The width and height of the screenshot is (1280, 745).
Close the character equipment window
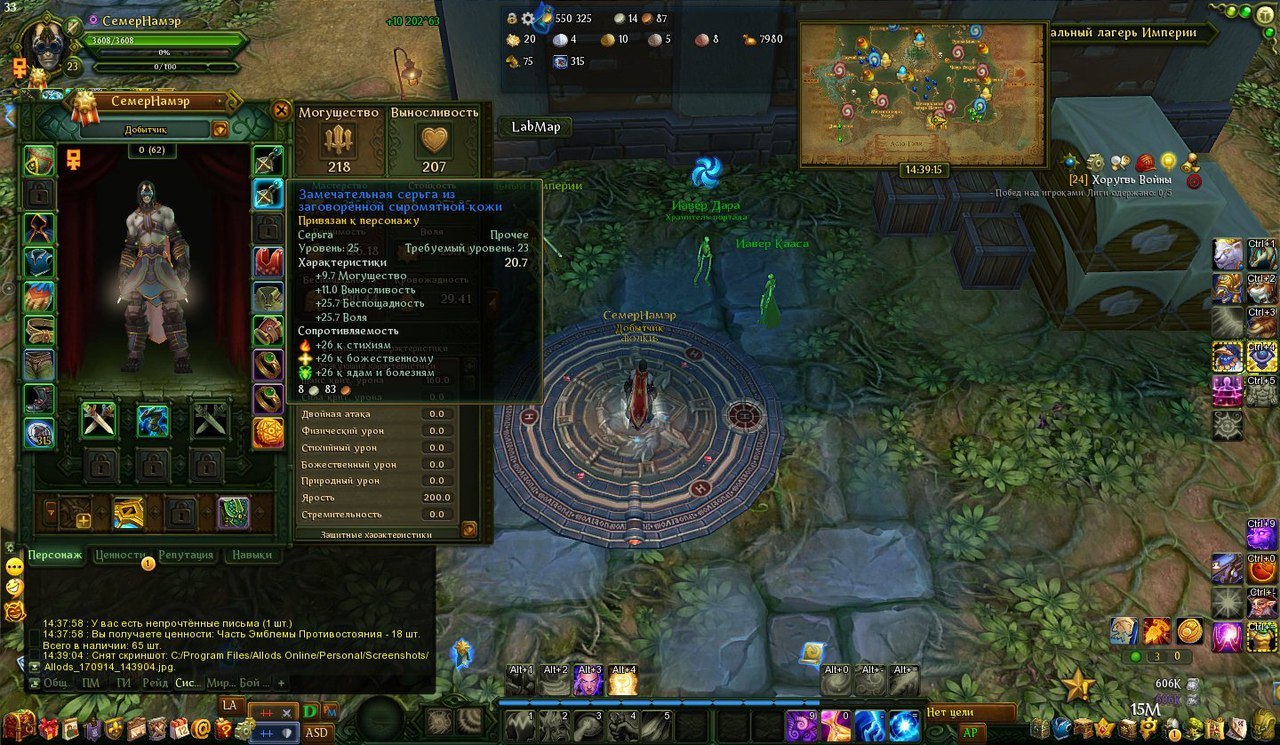click(x=281, y=110)
